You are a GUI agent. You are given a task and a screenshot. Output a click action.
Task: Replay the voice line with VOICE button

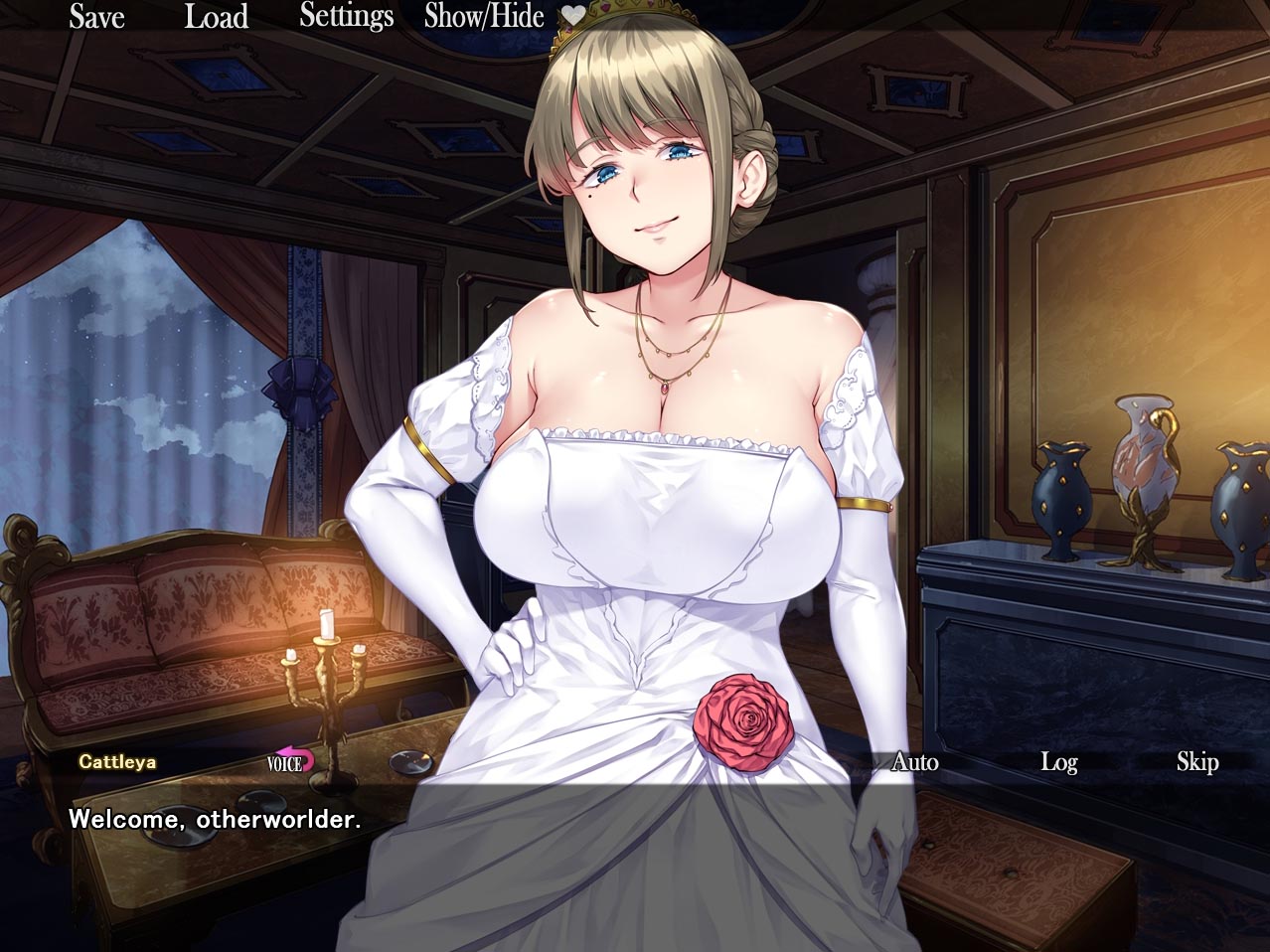pyautogui.click(x=289, y=762)
